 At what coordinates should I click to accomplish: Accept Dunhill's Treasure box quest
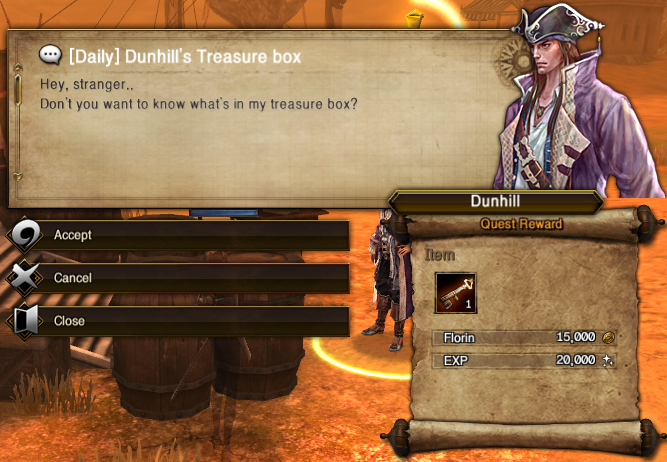[x=180, y=235]
